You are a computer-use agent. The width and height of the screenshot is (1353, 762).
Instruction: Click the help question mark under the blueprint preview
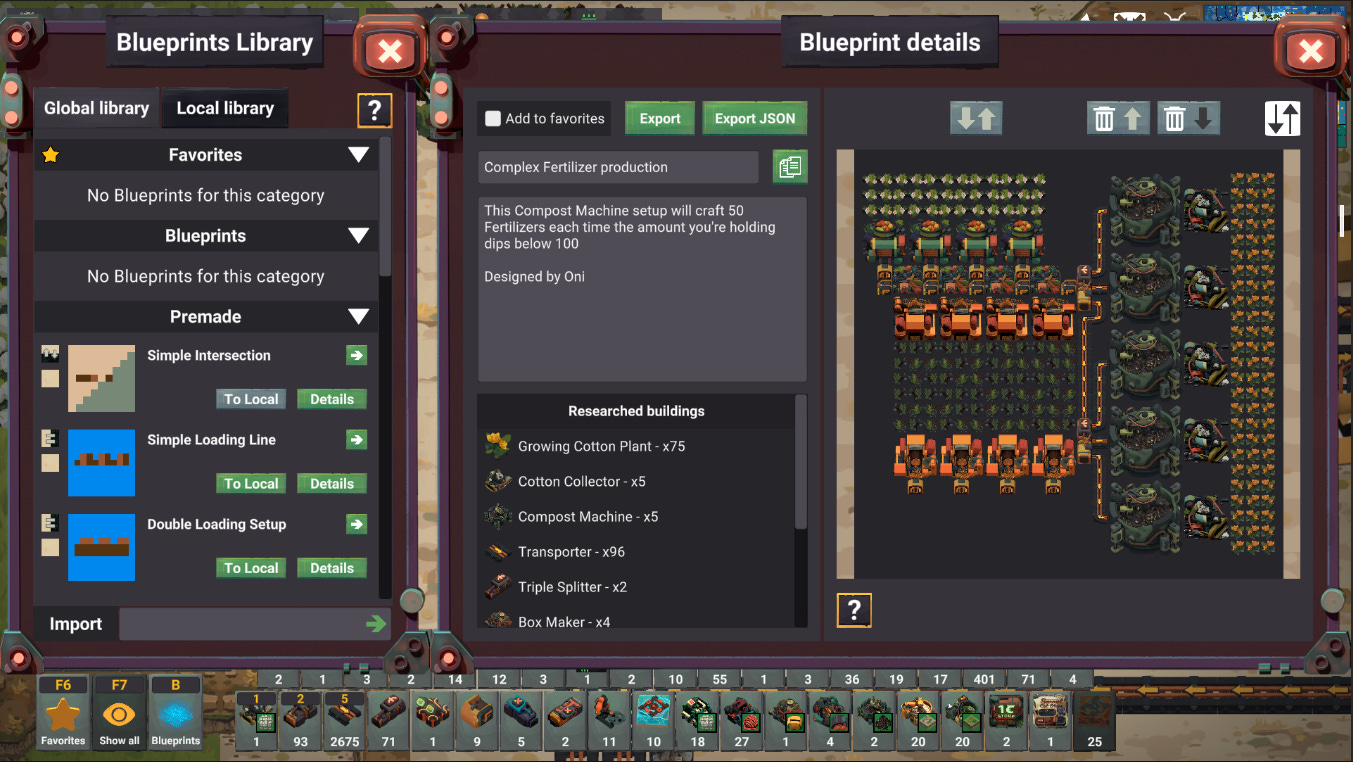click(854, 610)
